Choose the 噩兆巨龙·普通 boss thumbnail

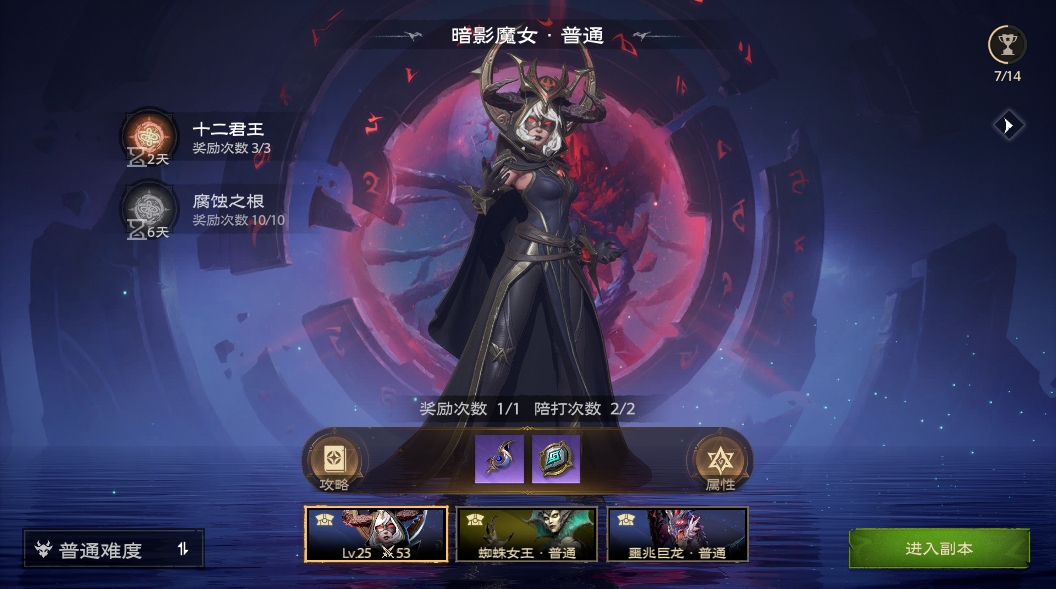[x=677, y=534]
